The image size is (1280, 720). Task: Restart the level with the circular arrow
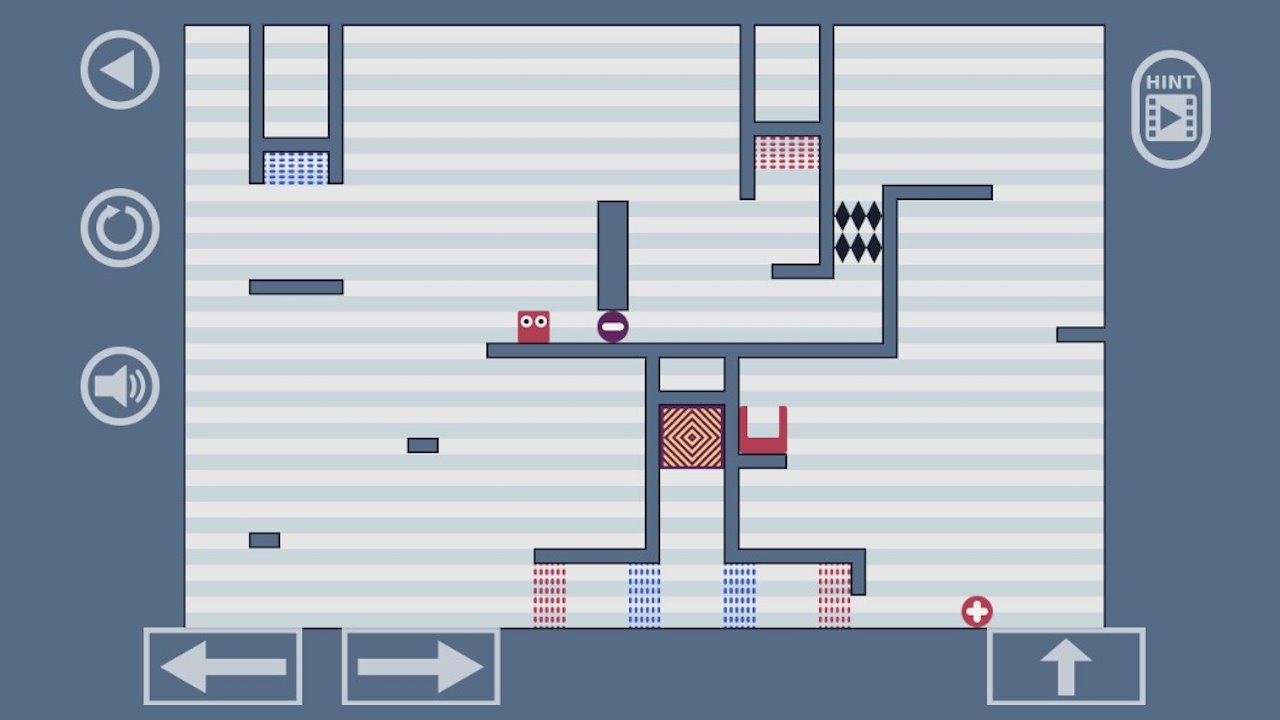point(120,228)
